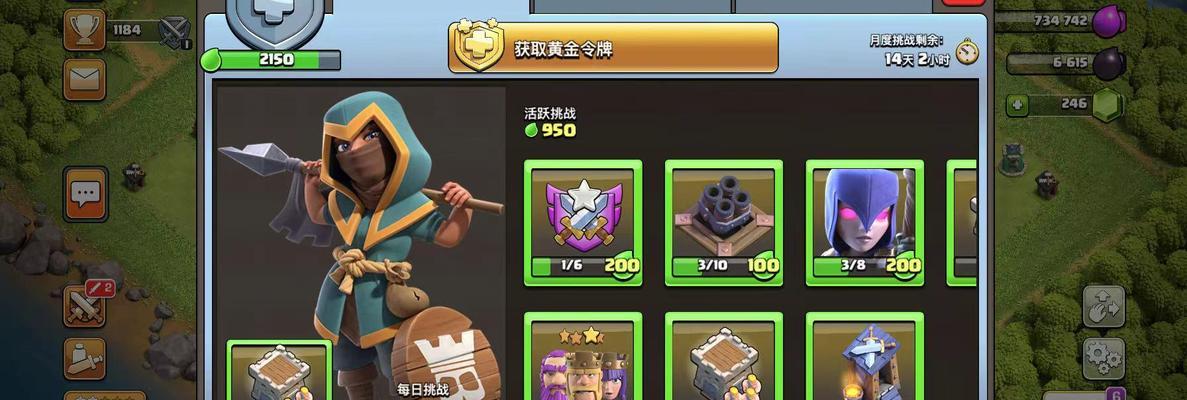
Task: Open the hammer builder button
Action: (84, 357)
